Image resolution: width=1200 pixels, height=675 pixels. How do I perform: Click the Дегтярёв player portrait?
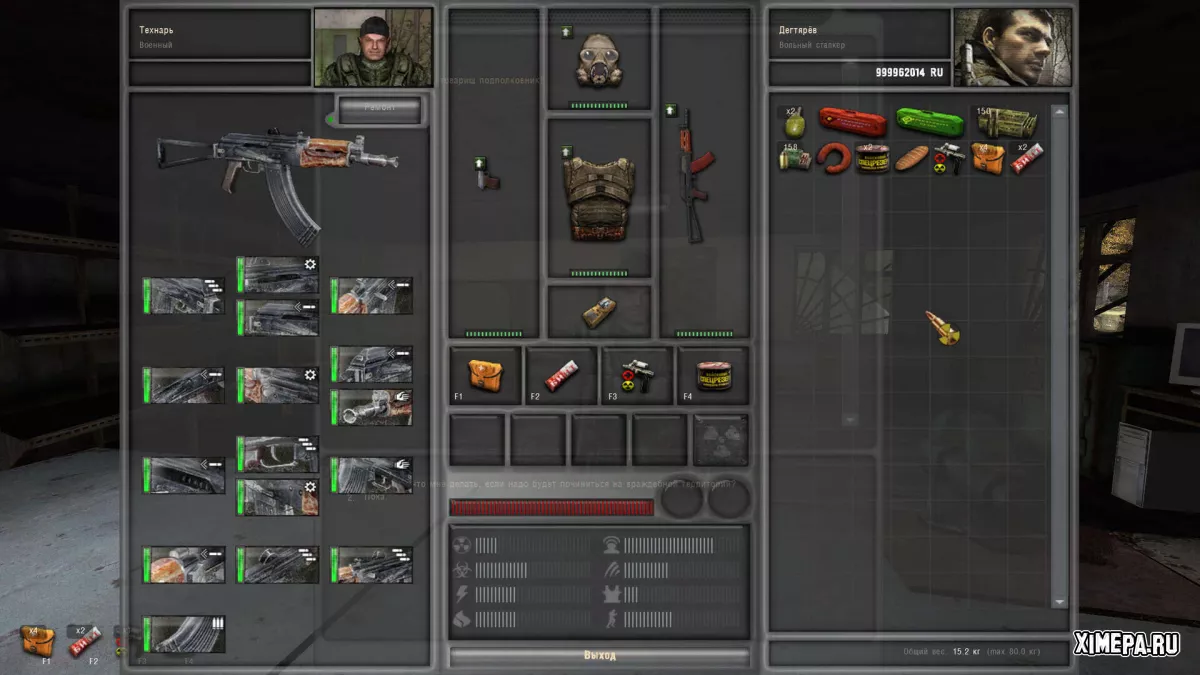1012,48
